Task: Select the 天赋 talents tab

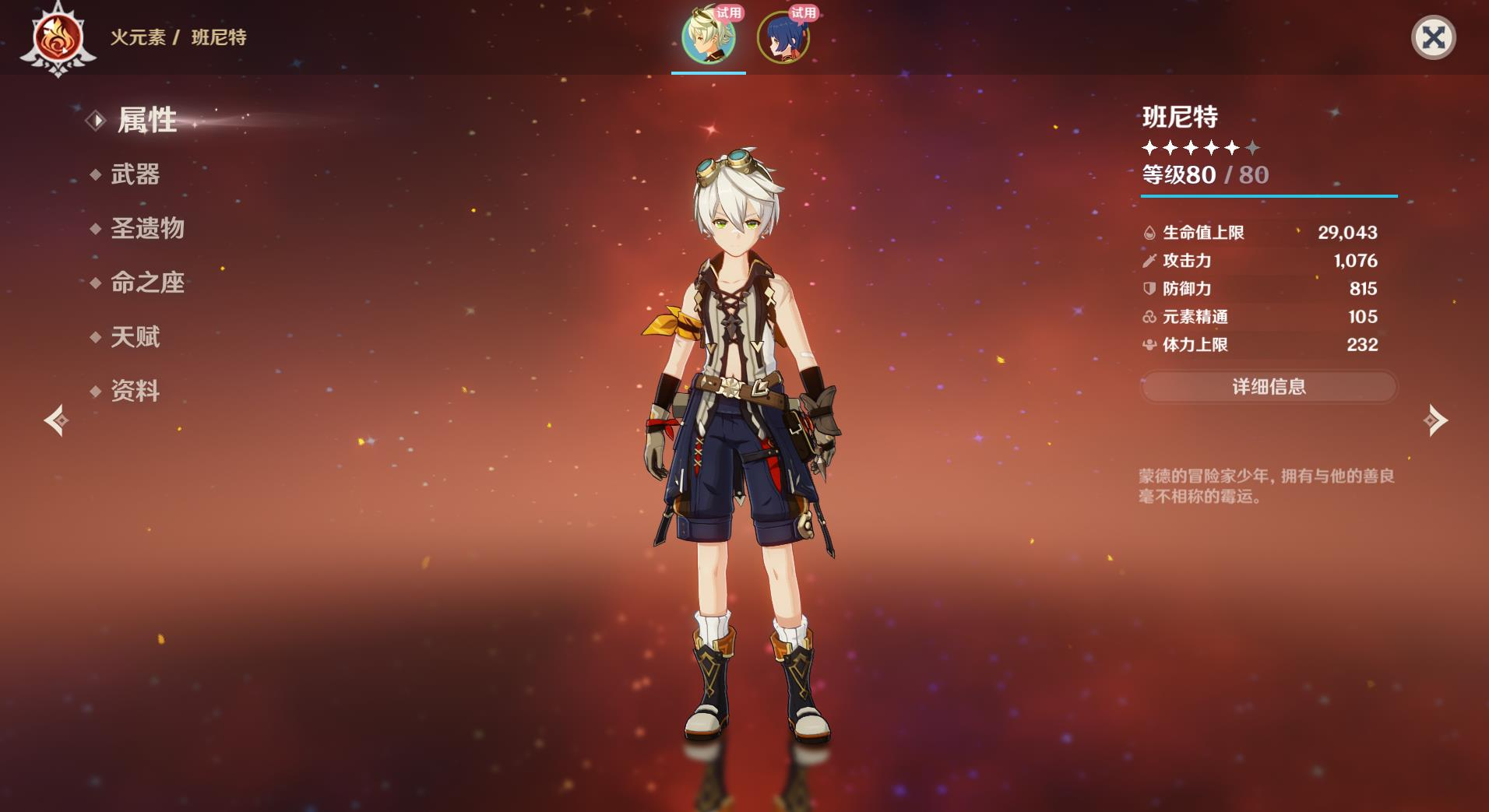Action: [135, 337]
